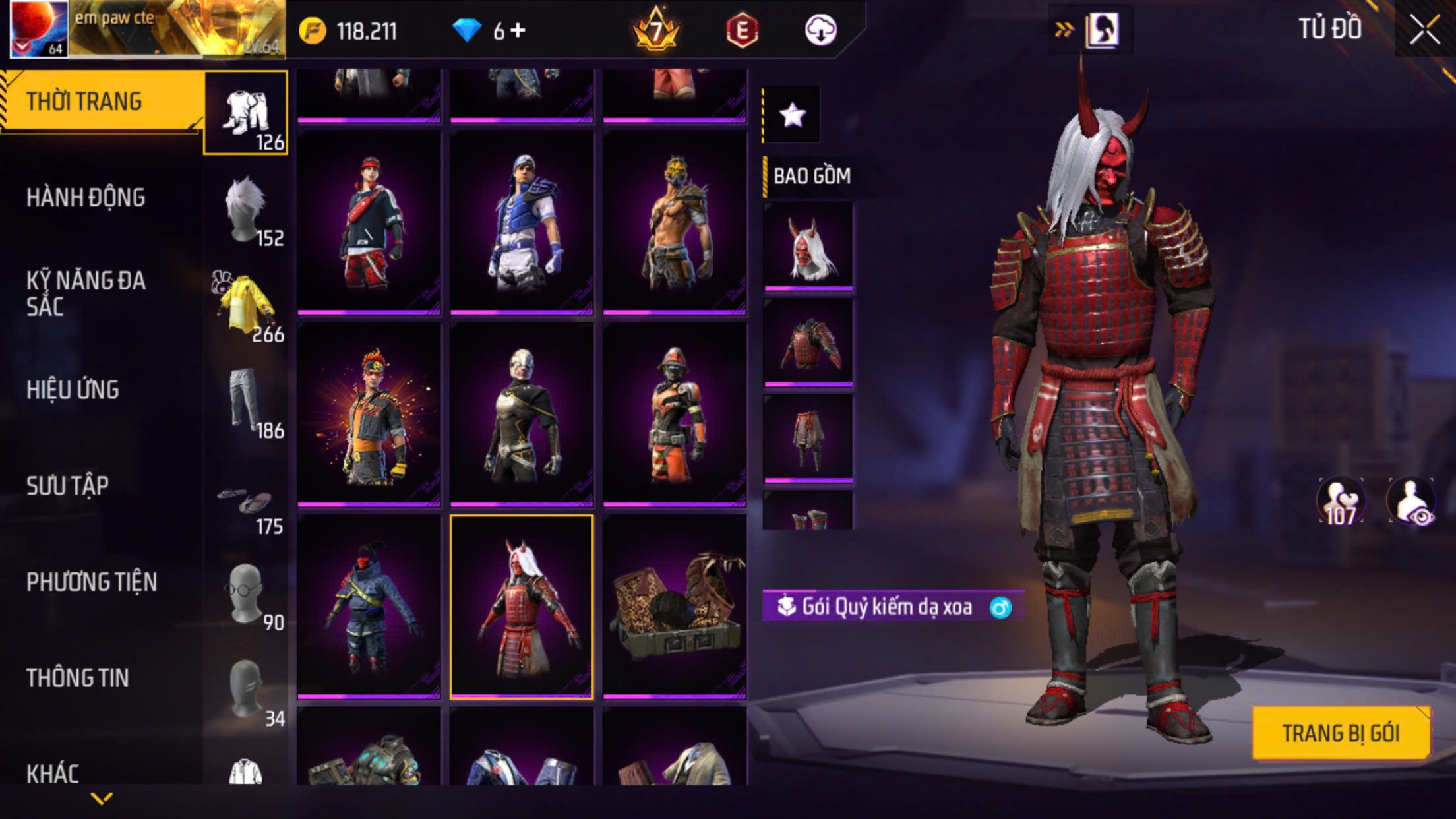The image size is (1456, 819).
Task: Show the Thông Tin category
Action: tap(77, 679)
